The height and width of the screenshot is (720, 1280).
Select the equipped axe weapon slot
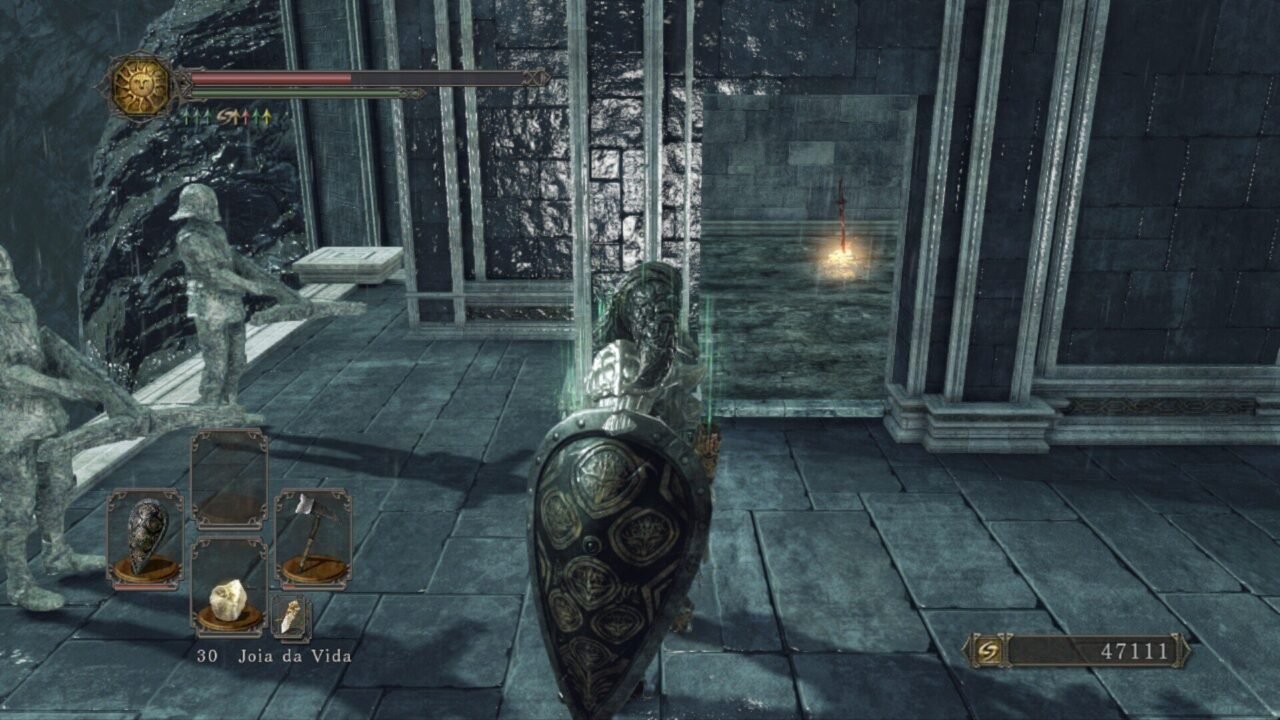click(312, 538)
